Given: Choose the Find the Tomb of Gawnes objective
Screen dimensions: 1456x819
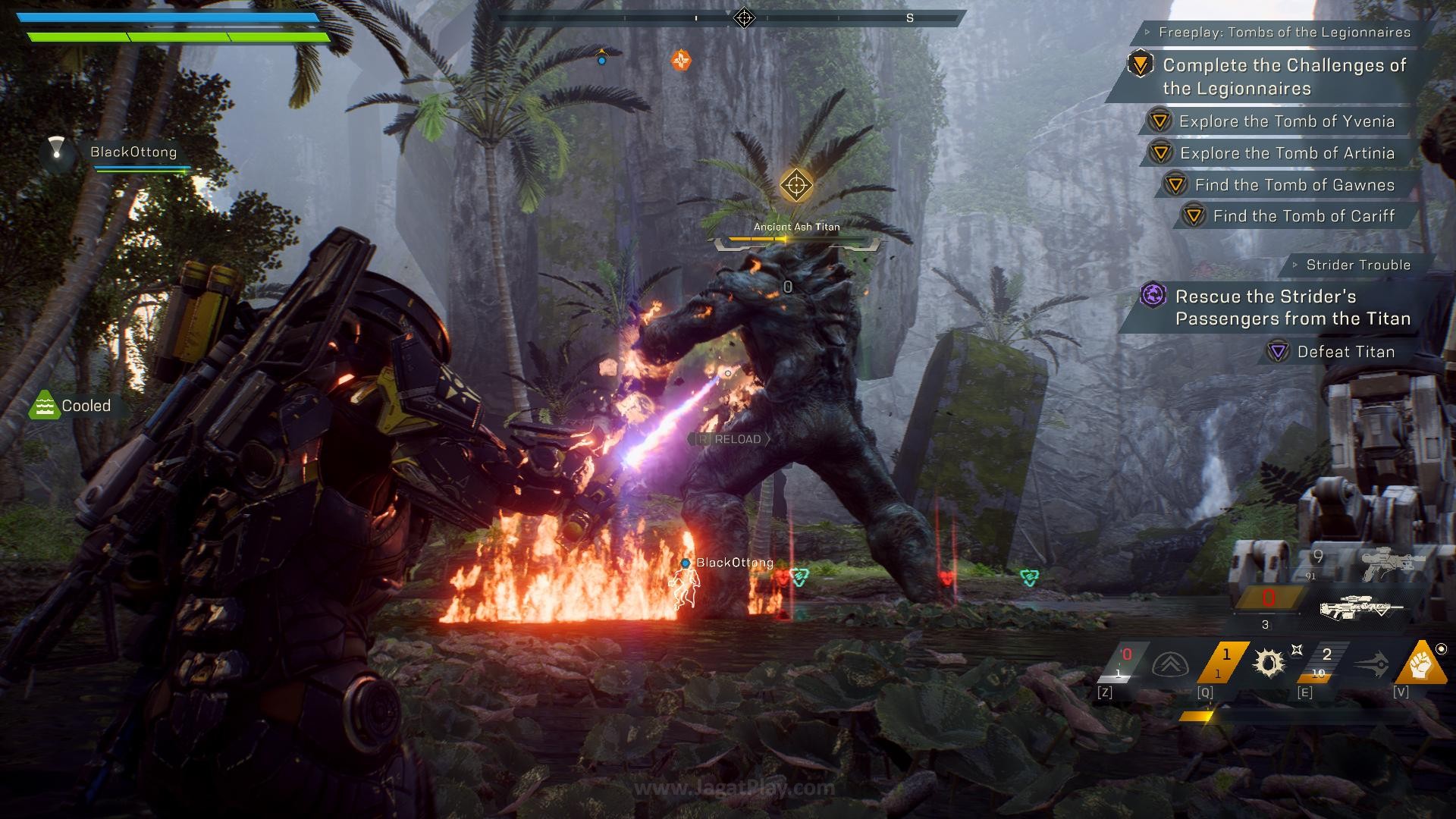Looking at the screenshot, I should [1294, 185].
